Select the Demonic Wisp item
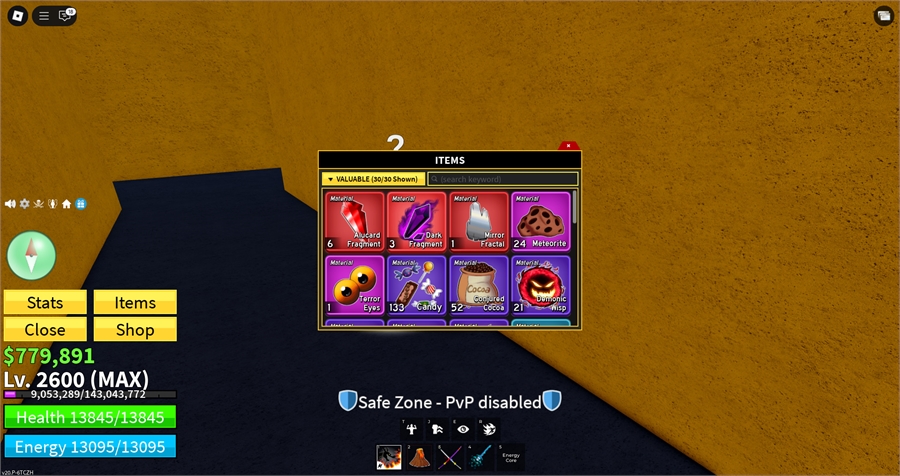Screen dimensions: 900x476 pyautogui.click(x=540, y=285)
